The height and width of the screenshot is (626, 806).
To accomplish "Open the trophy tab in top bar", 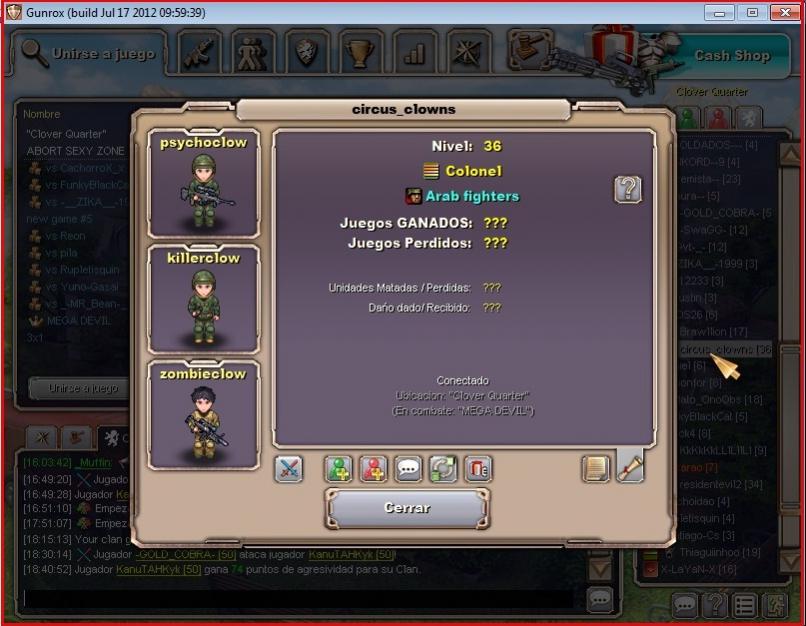I will coord(358,52).
